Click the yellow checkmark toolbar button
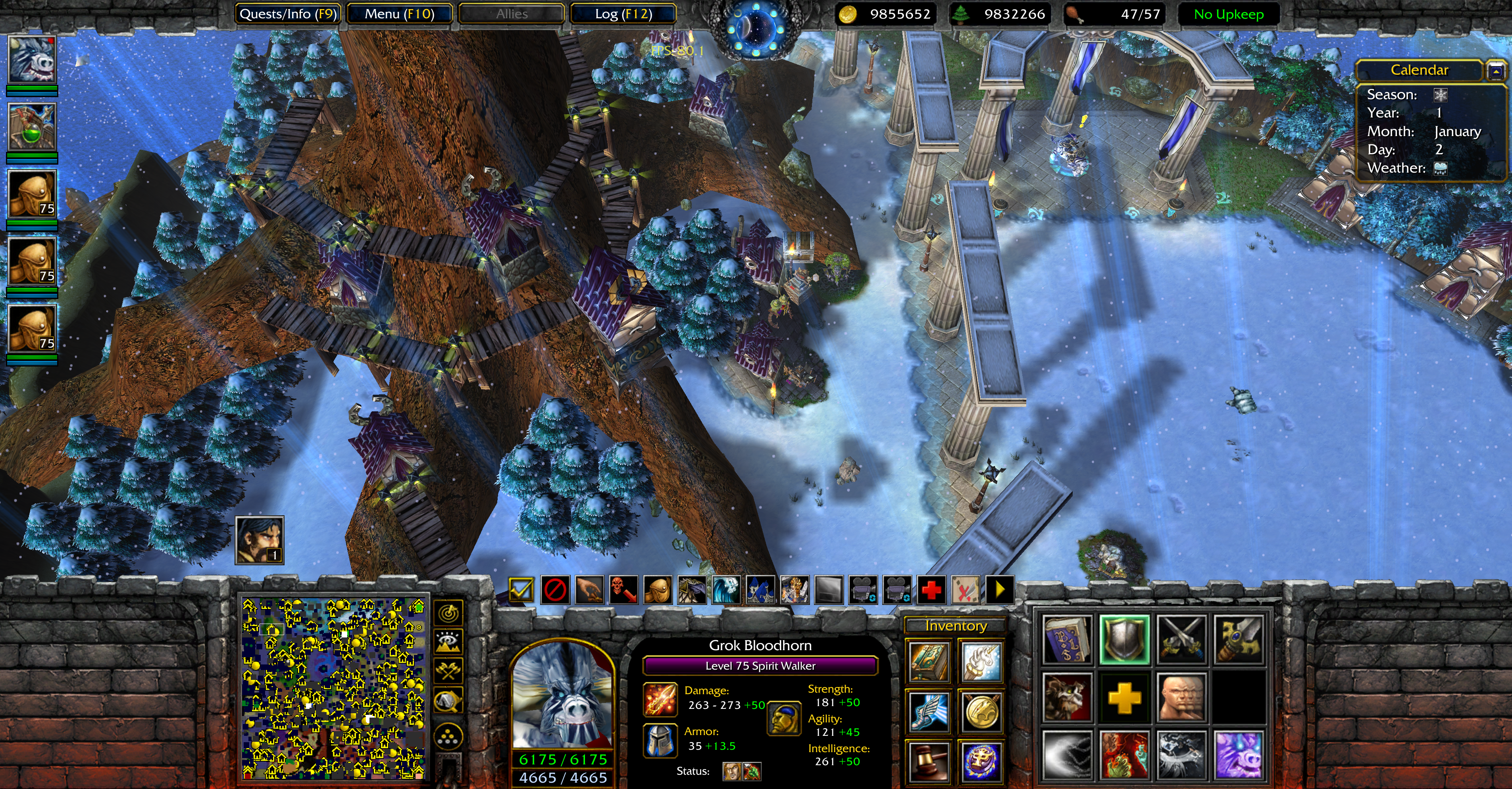Screen dimensions: 1512x789 pos(521,589)
